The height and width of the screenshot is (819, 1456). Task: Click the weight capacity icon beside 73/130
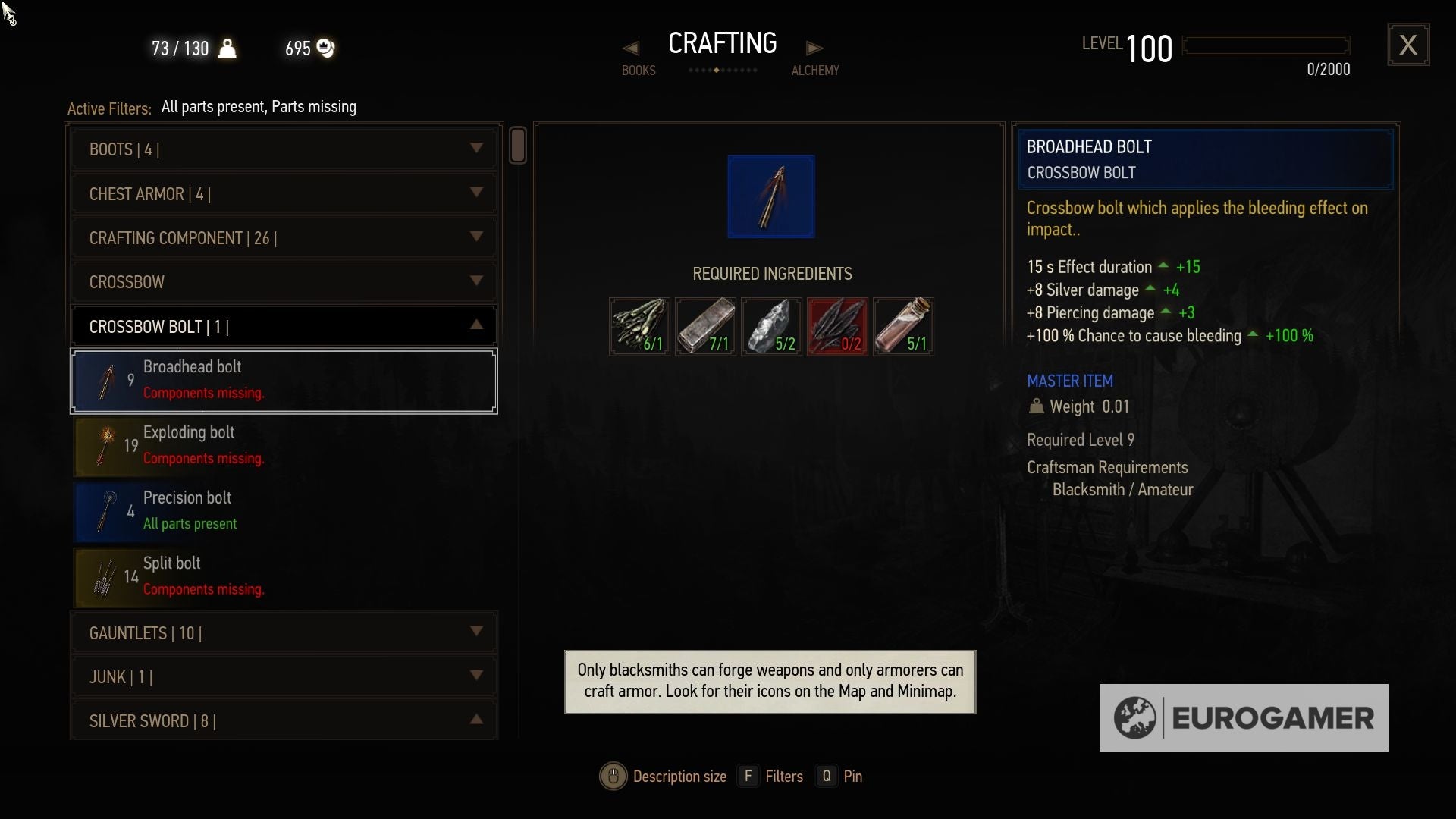[x=228, y=48]
